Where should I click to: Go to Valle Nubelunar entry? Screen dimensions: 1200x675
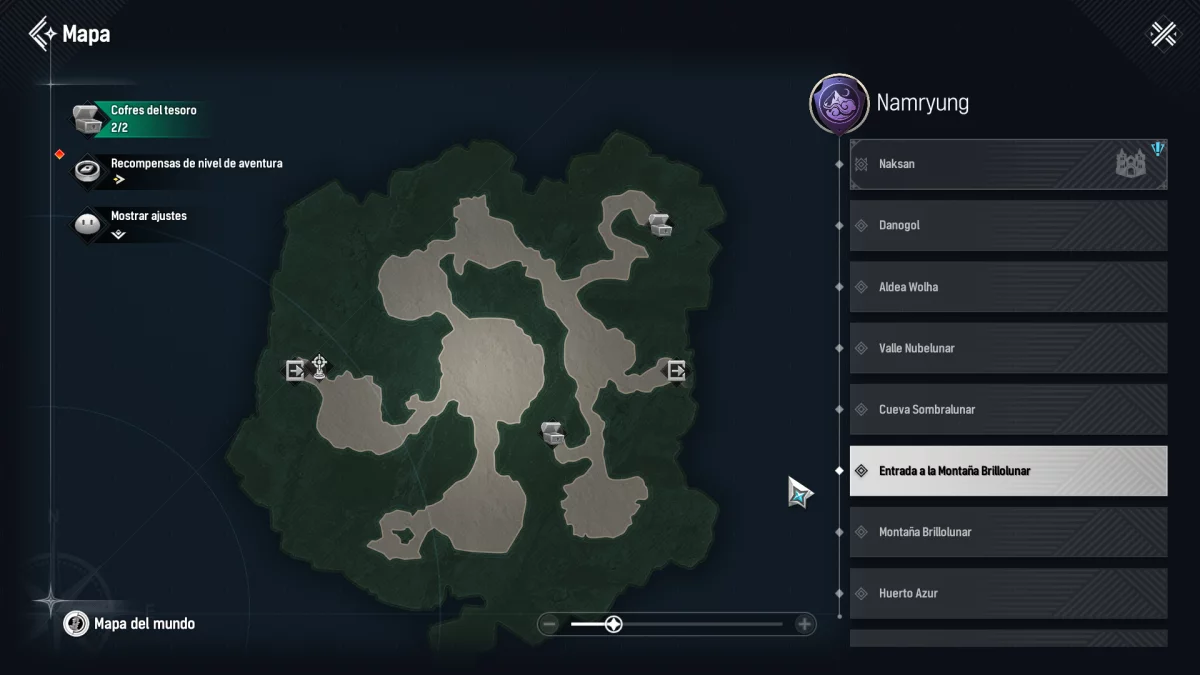coord(1008,348)
